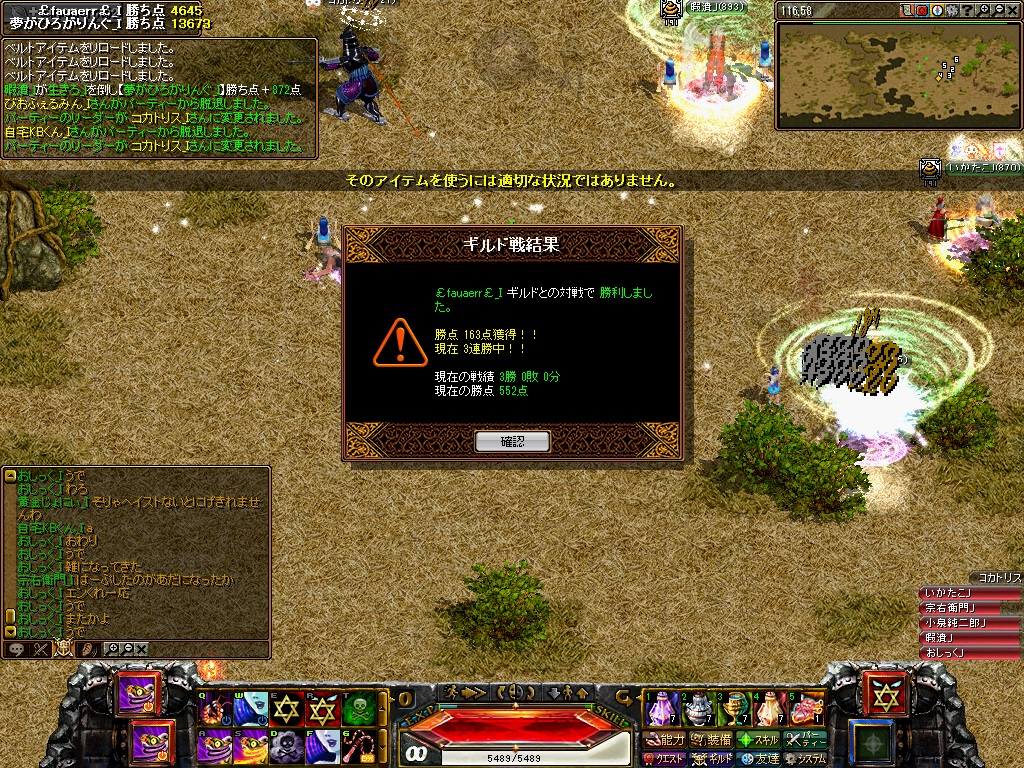The image size is (1024, 768).
Task: Close the chat log with its X button
Action: tap(141, 649)
